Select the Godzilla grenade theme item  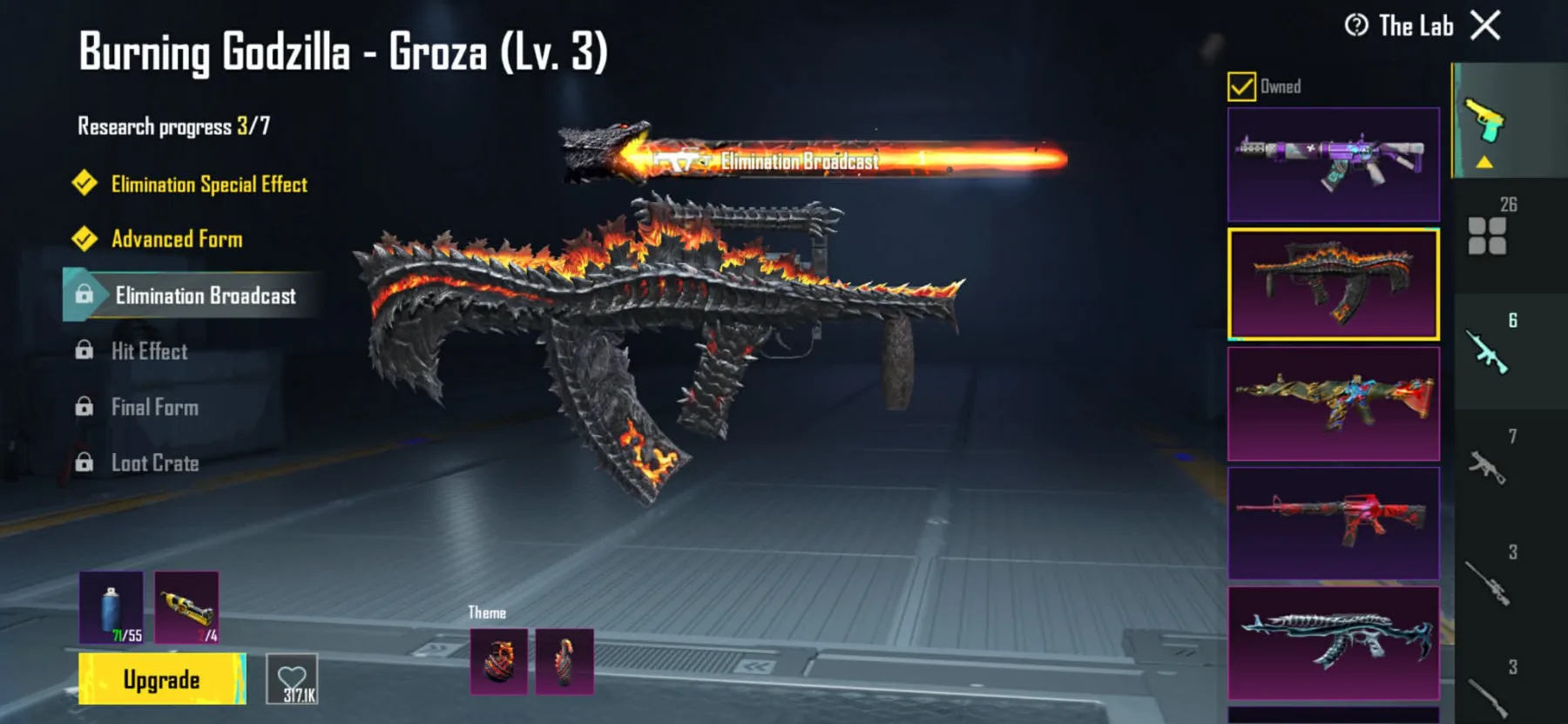[499, 662]
